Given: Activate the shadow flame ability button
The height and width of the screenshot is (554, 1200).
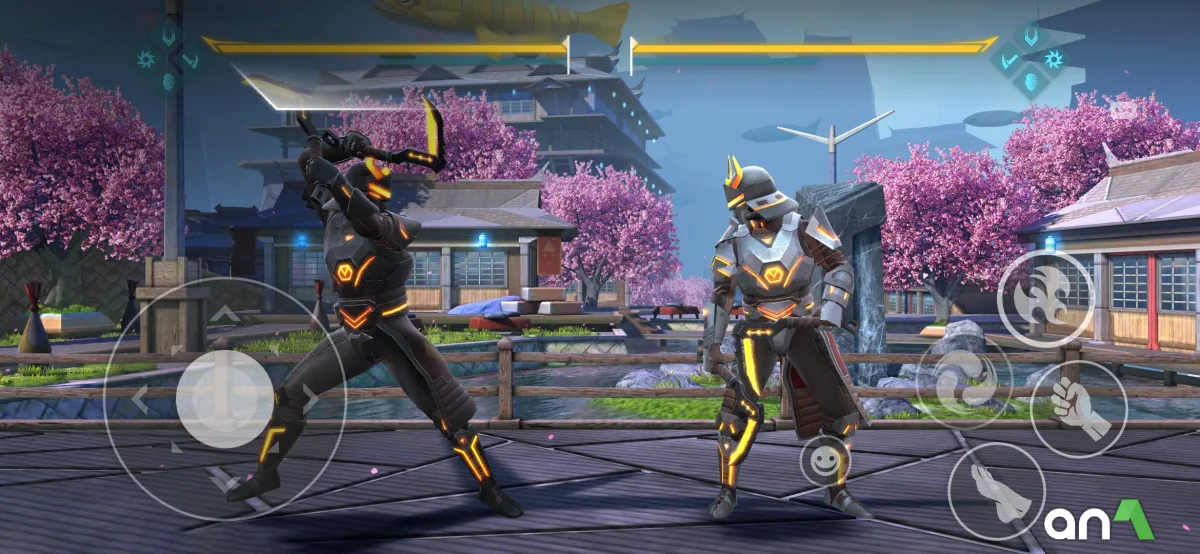Looking at the screenshot, I should tap(1045, 295).
